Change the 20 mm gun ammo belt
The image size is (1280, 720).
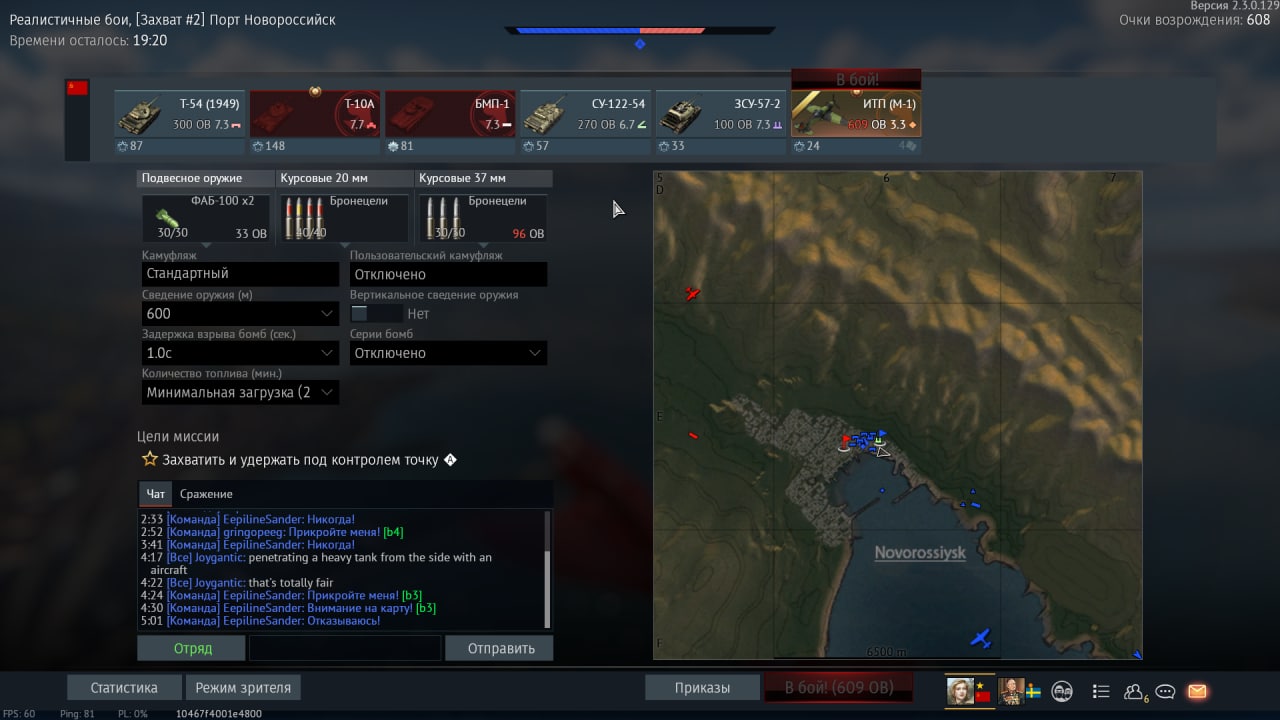pos(344,218)
